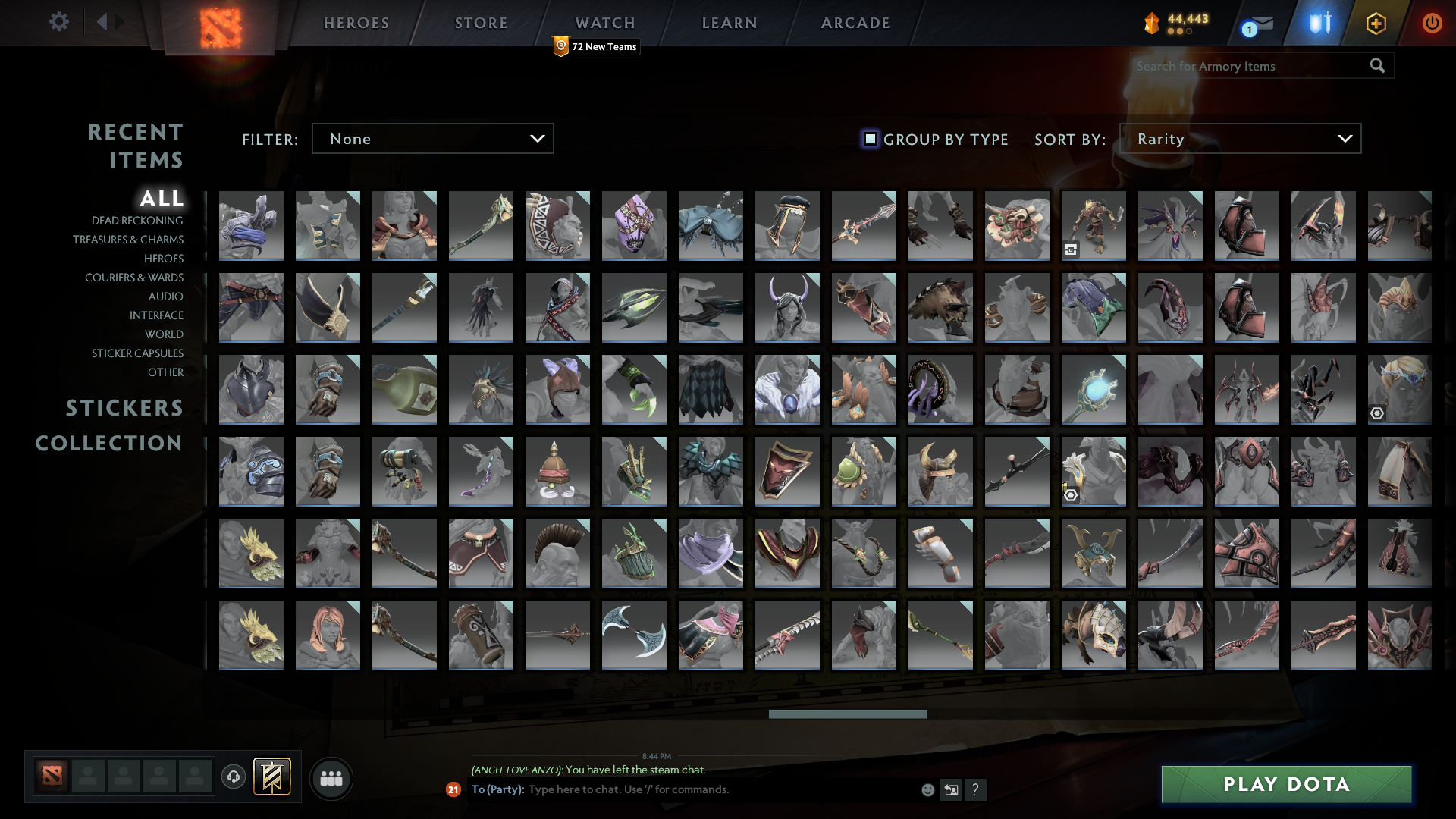Click the power button to exit

click(1432, 24)
